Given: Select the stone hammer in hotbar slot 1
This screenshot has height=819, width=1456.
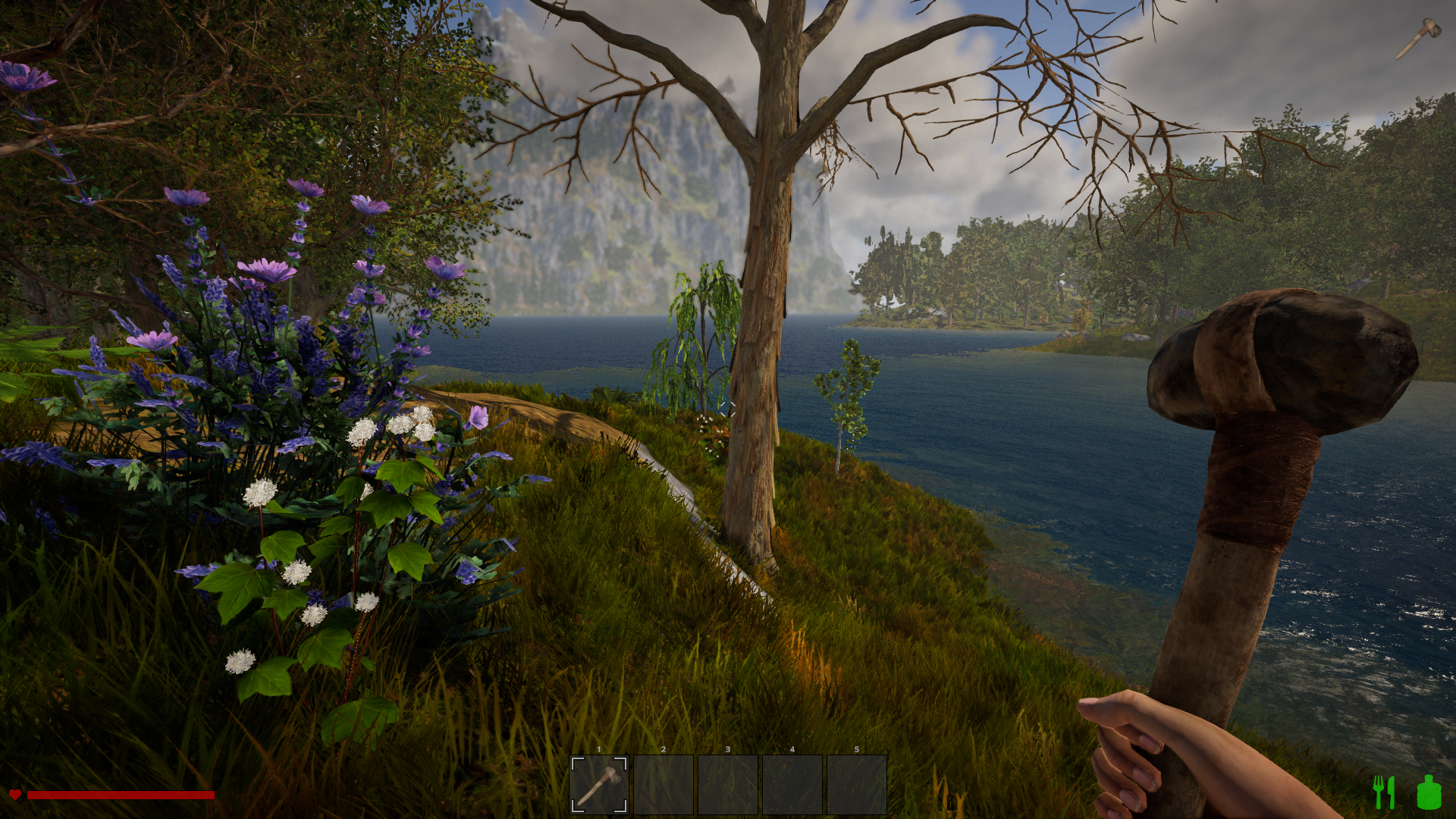Looking at the screenshot, I should [x=598, y=784].
